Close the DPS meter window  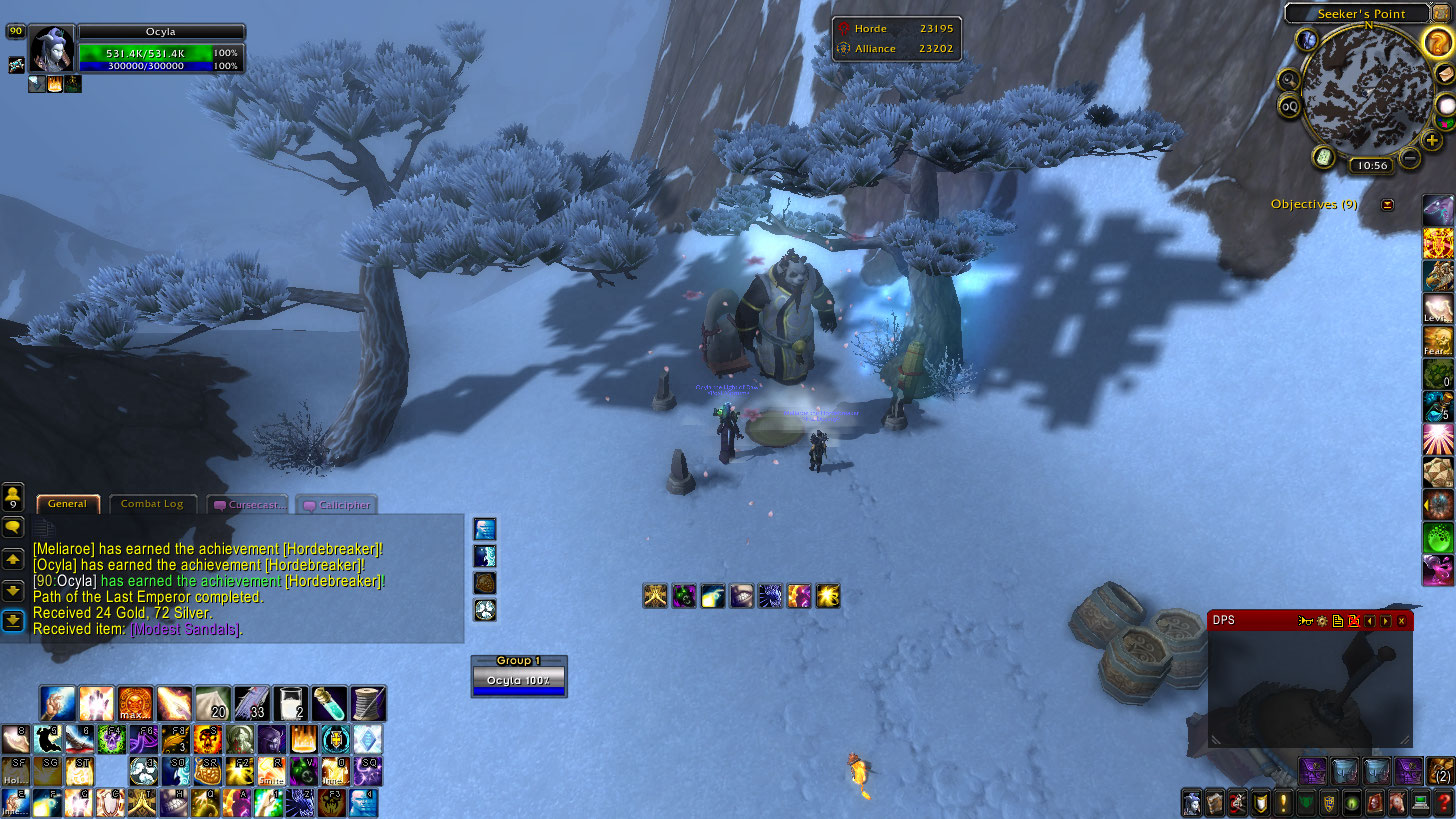tap(1401, 621)
